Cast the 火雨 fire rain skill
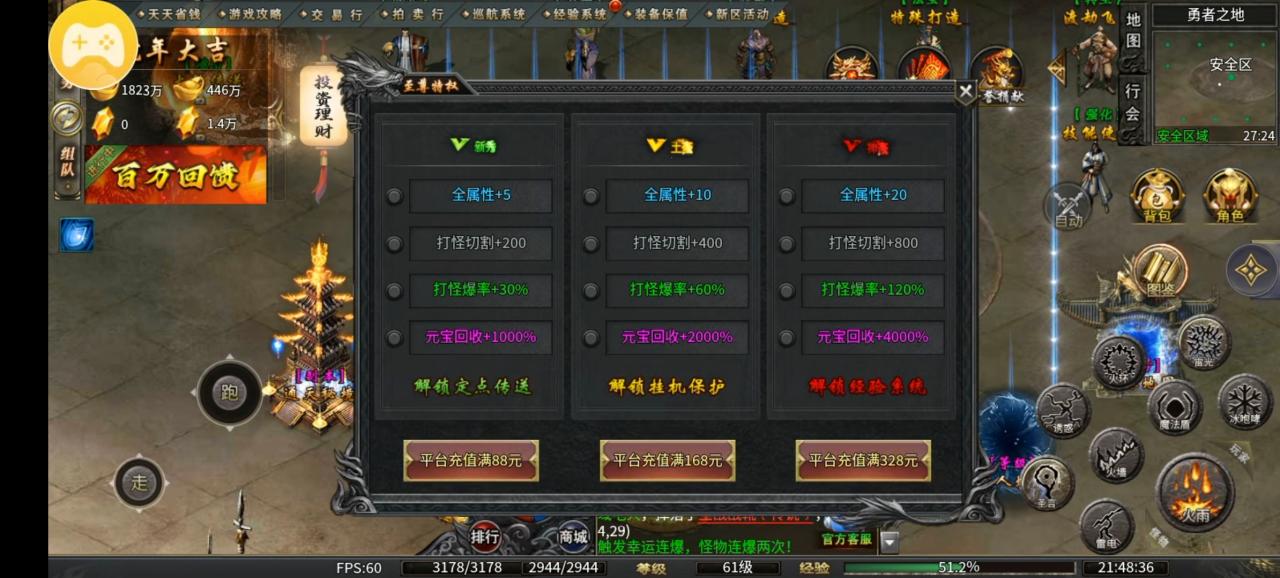Viewport: 1280px width, 578px height. coord(1194,492)
